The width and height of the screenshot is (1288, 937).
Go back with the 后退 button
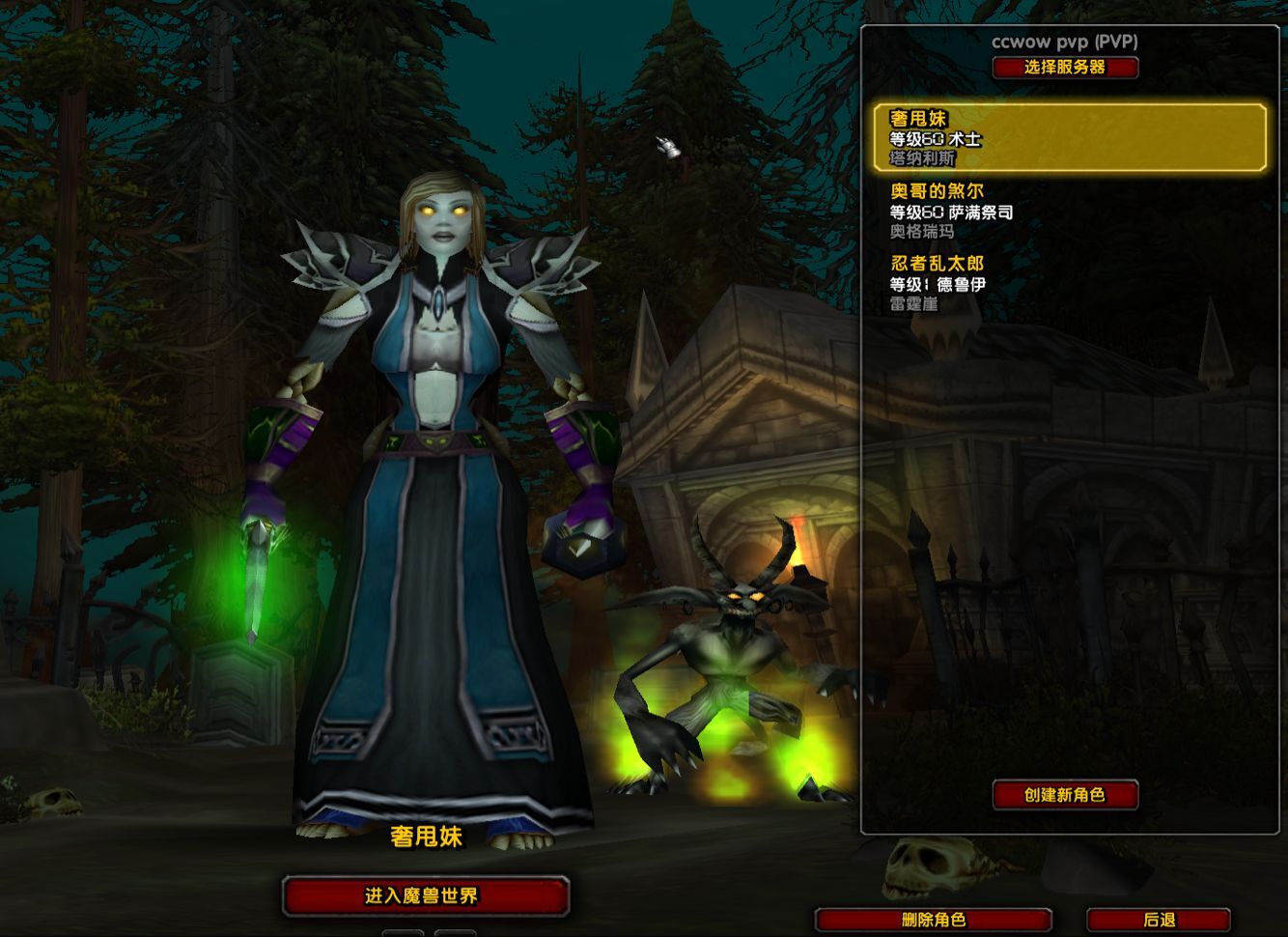click(1159, 920)
